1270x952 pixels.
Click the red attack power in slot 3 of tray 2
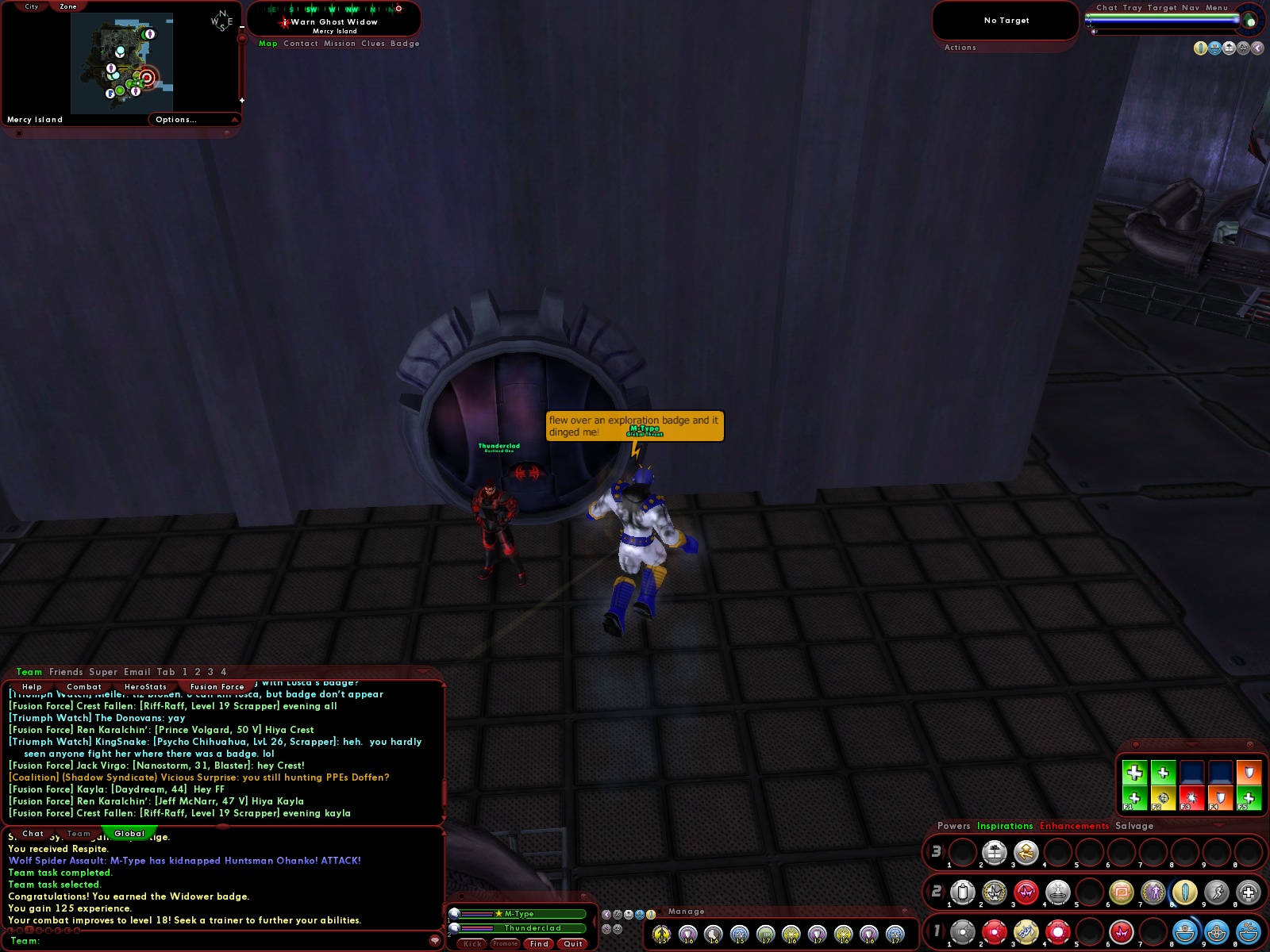[x=1026, y=893]
